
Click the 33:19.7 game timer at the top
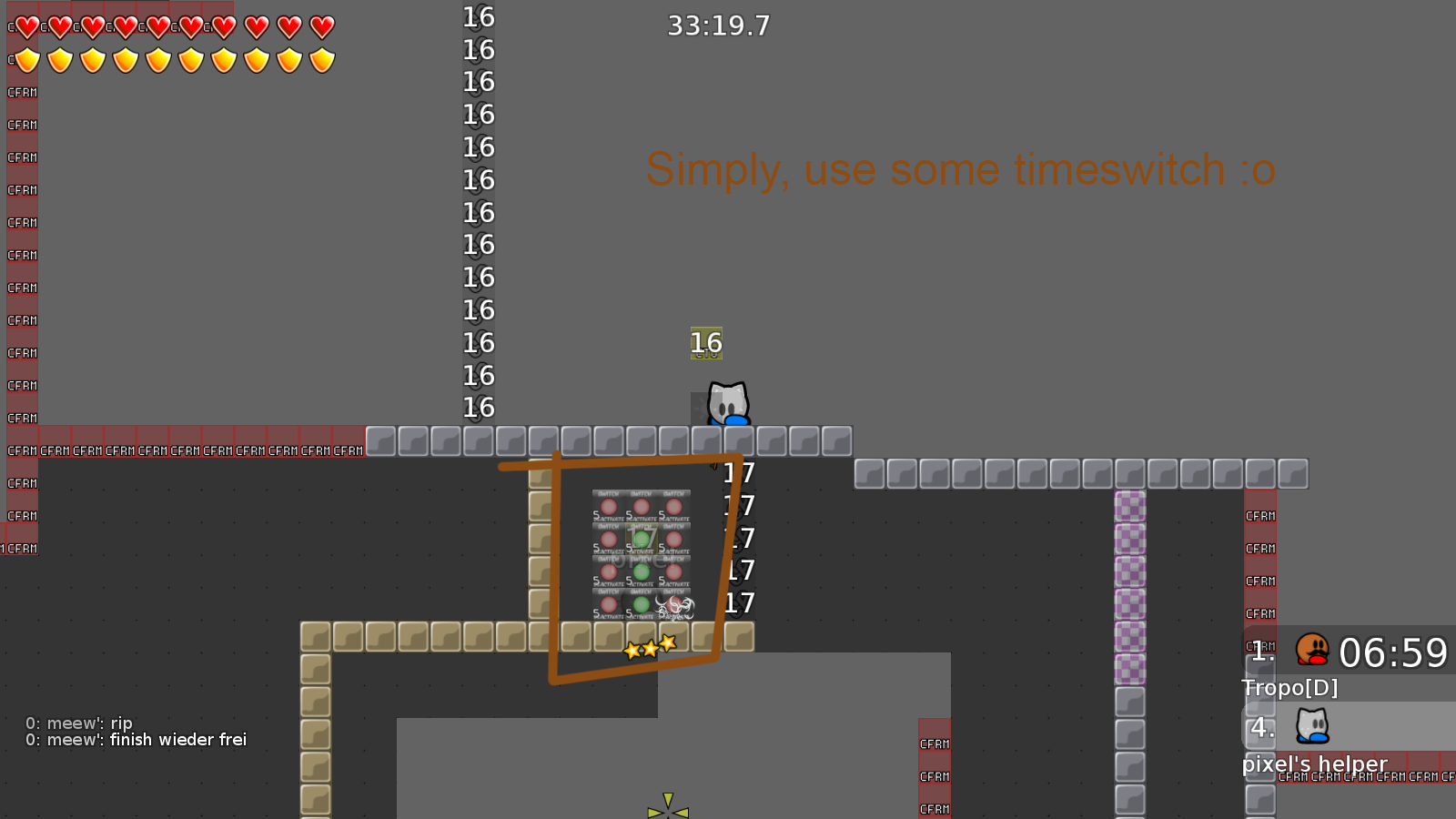click(x=720, y=26)
